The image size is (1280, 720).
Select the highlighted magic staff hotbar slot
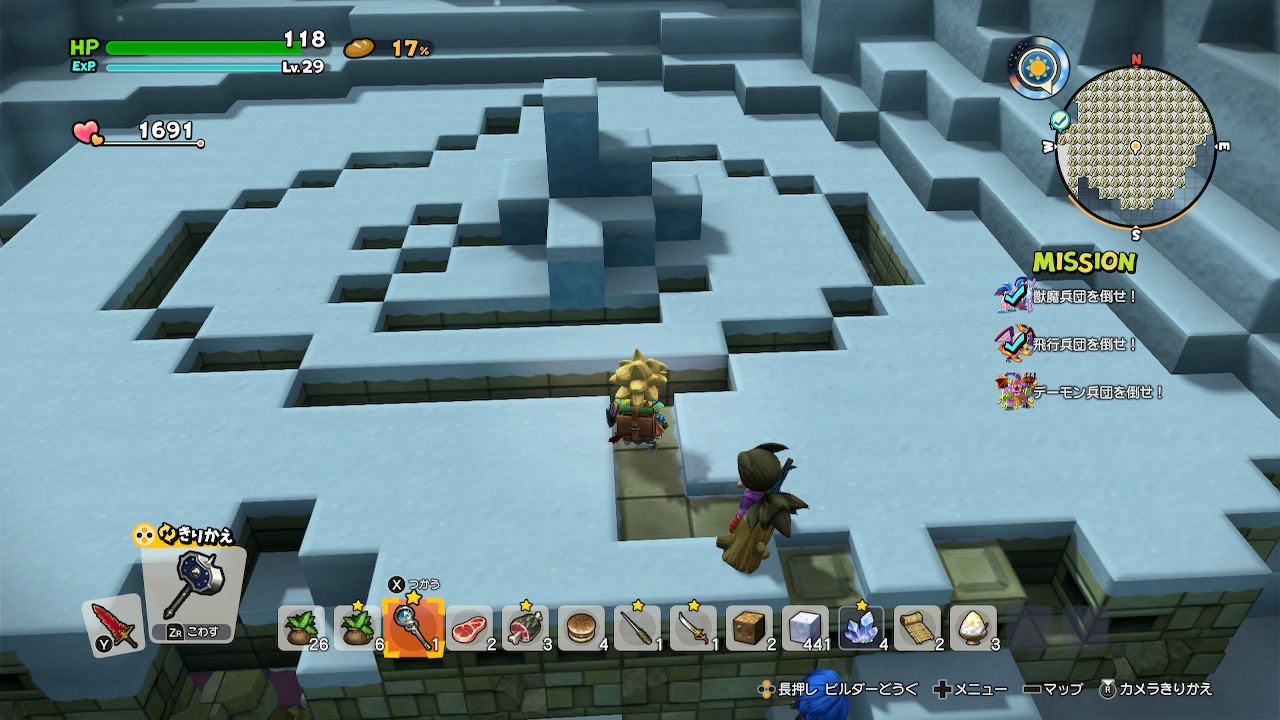click(x=414, y=628)
